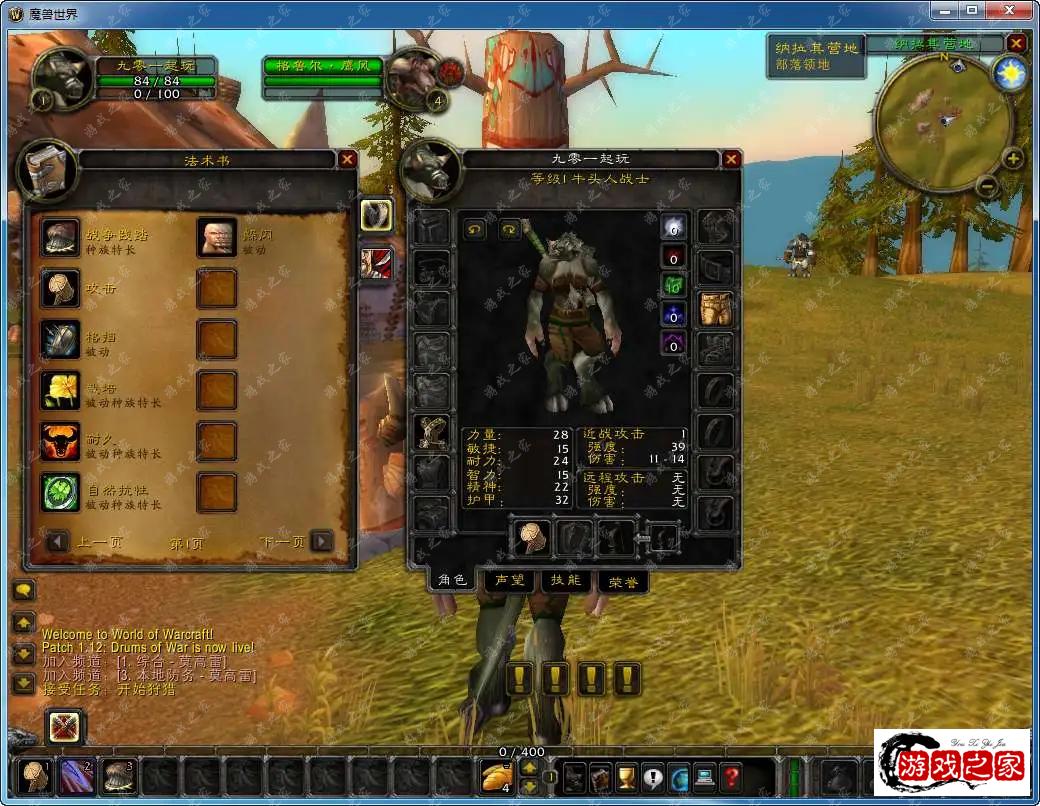Show the 荣誉 honor tab
This screenshot has height=806, width=1040.
tap(623, 581)
